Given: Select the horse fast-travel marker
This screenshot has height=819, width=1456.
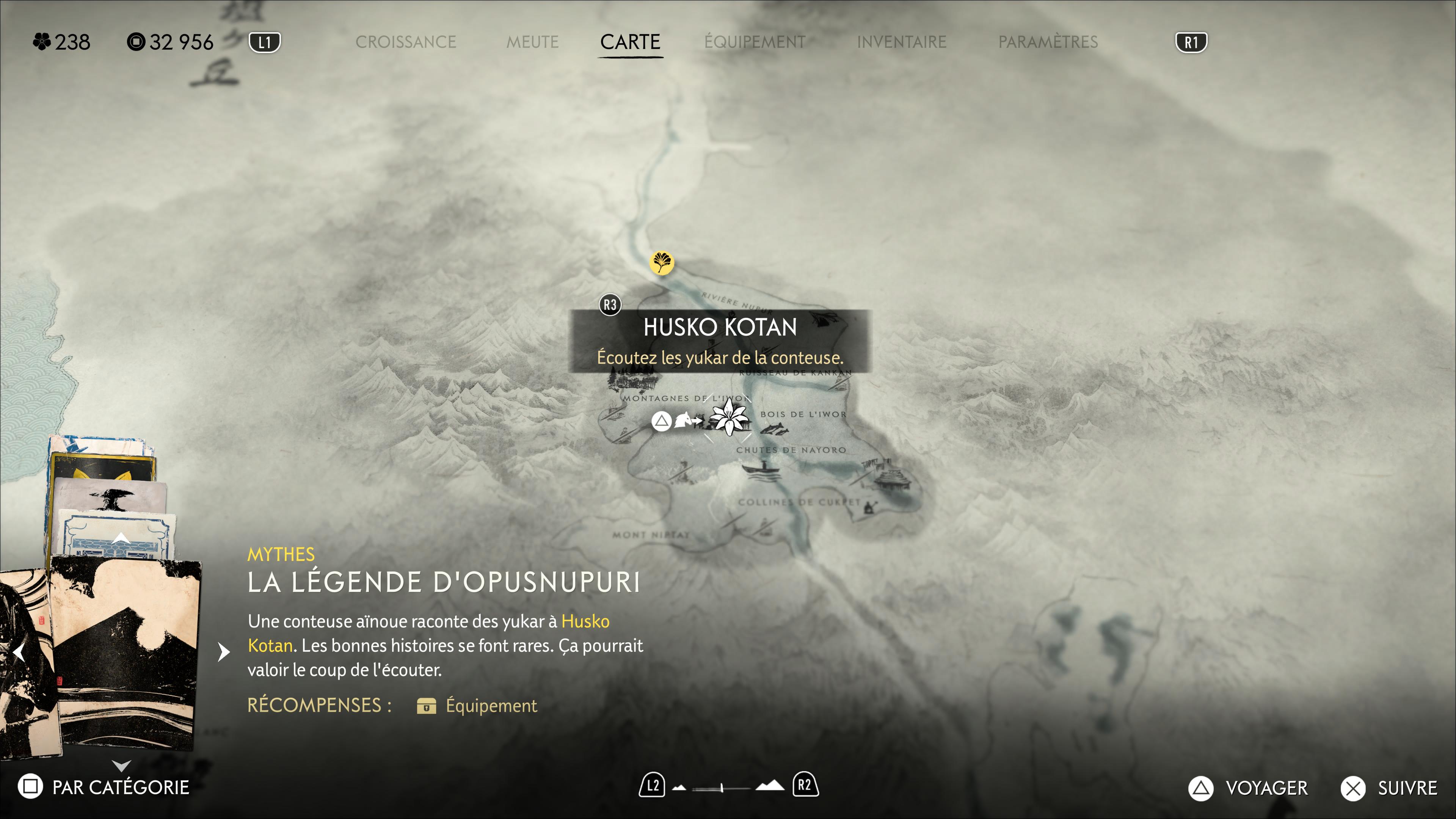Looking at the screenshot, I should pos(684,420).
